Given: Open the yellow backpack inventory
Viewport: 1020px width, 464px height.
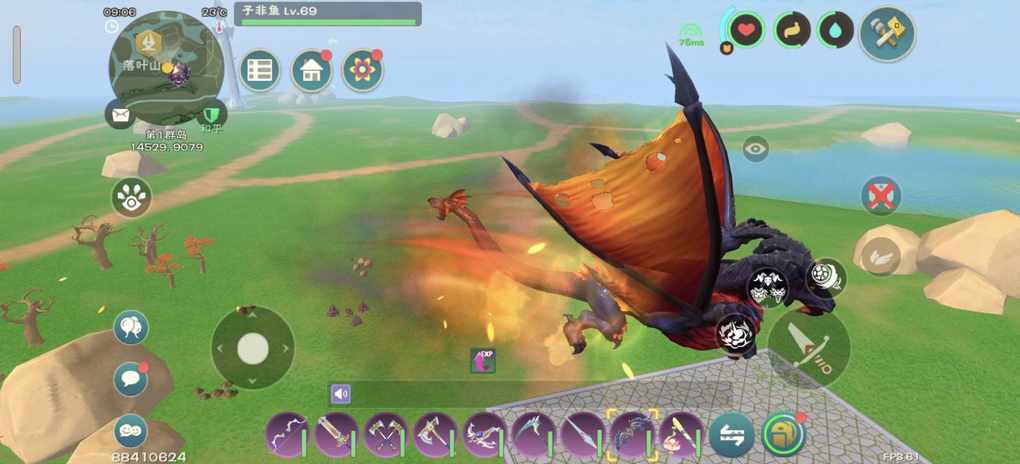Looking at the screenshot, I should [x=782, y=435].
